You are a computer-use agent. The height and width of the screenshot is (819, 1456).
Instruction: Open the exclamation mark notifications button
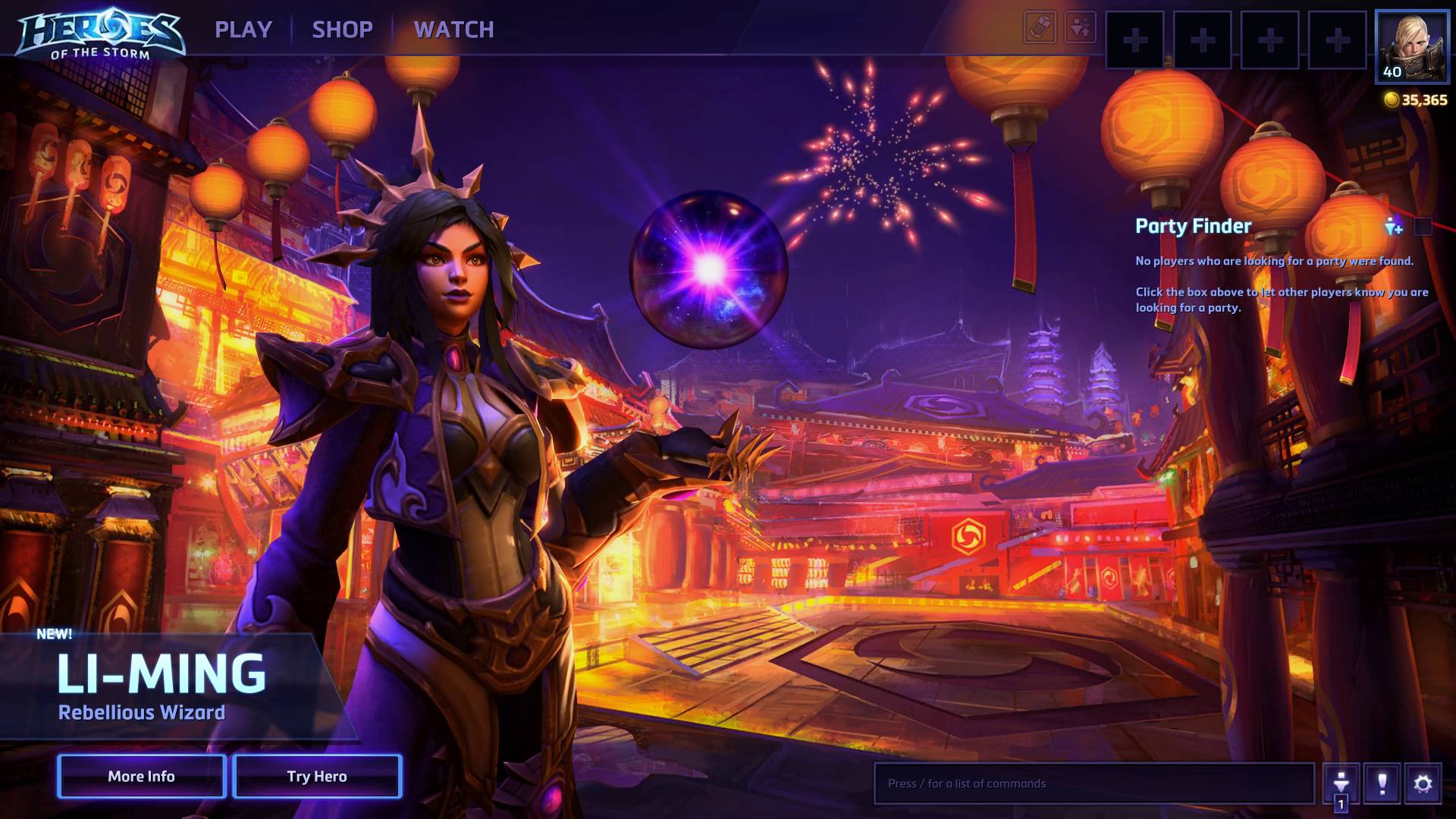point(1382,783)
